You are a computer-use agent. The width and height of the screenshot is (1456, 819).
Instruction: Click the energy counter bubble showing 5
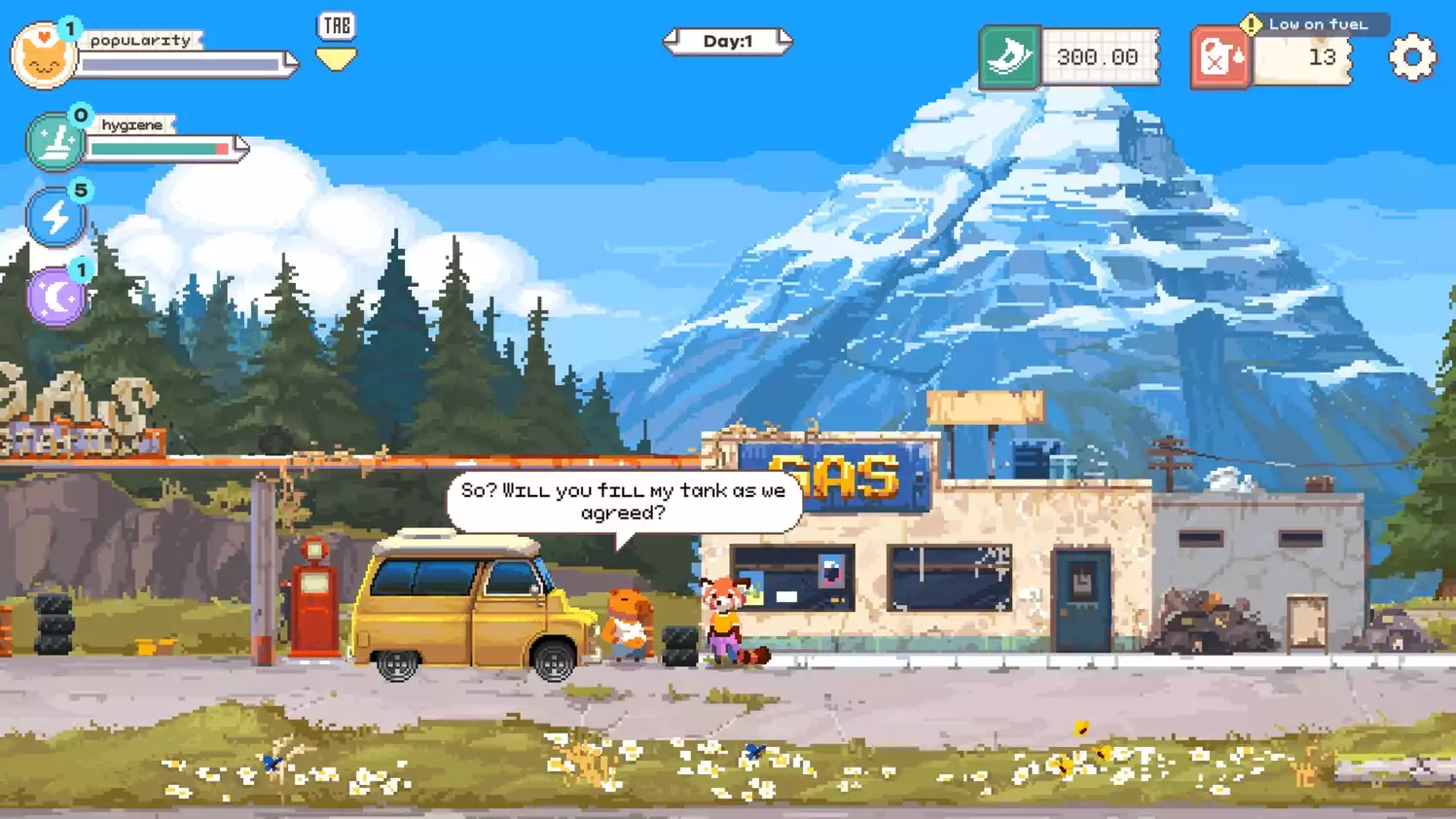pos(80,191)
